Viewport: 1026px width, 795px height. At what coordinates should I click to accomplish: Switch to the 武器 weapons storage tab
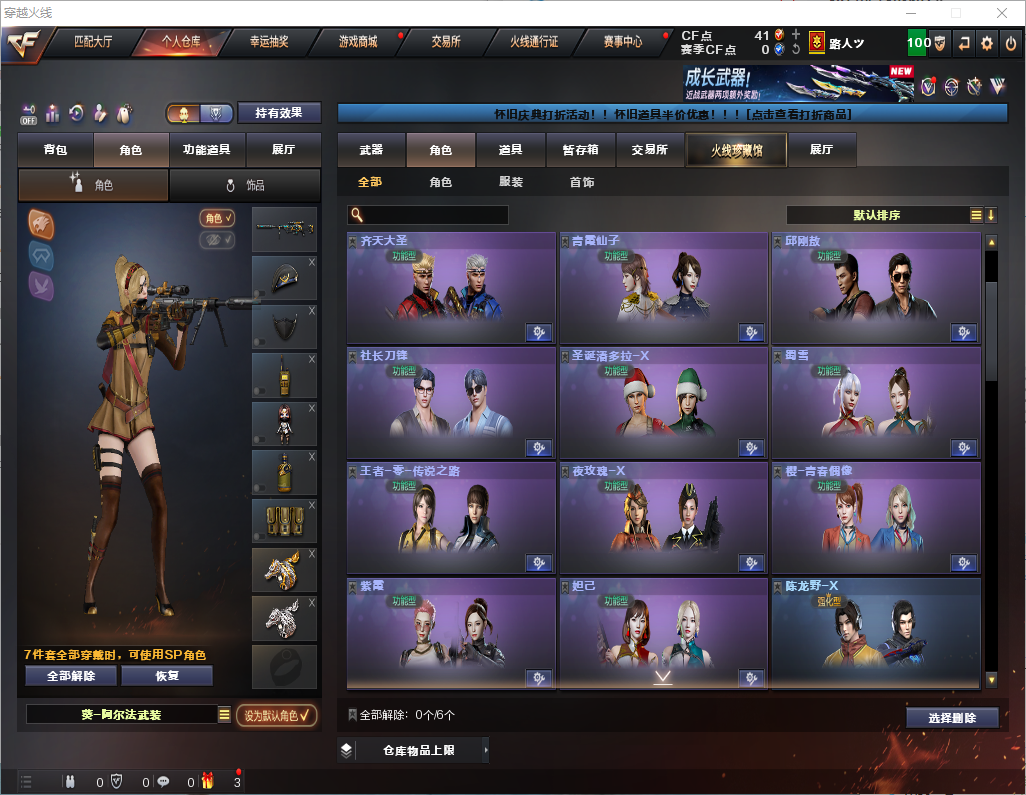(x=371, y=150)
